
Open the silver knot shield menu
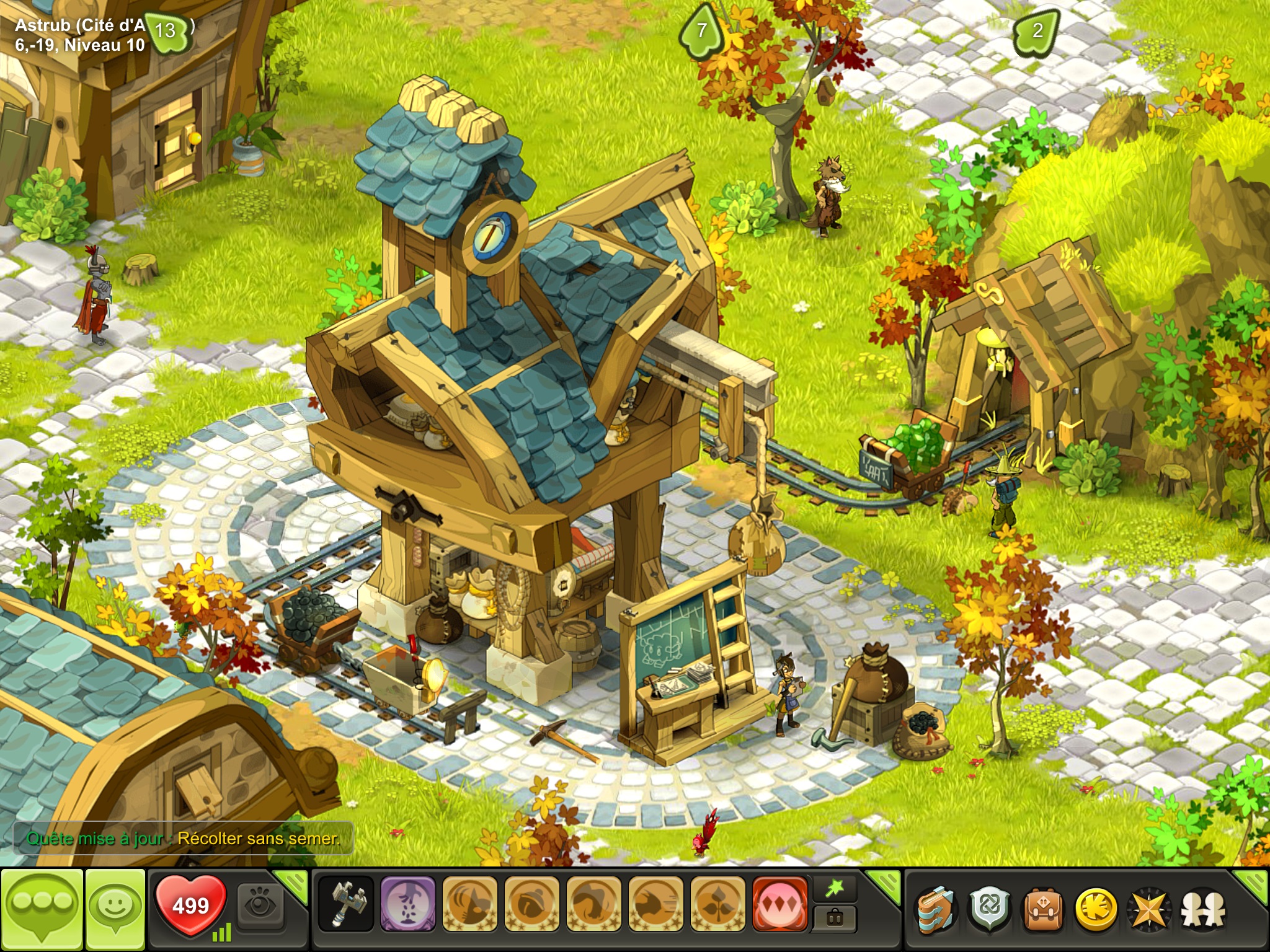989,909
